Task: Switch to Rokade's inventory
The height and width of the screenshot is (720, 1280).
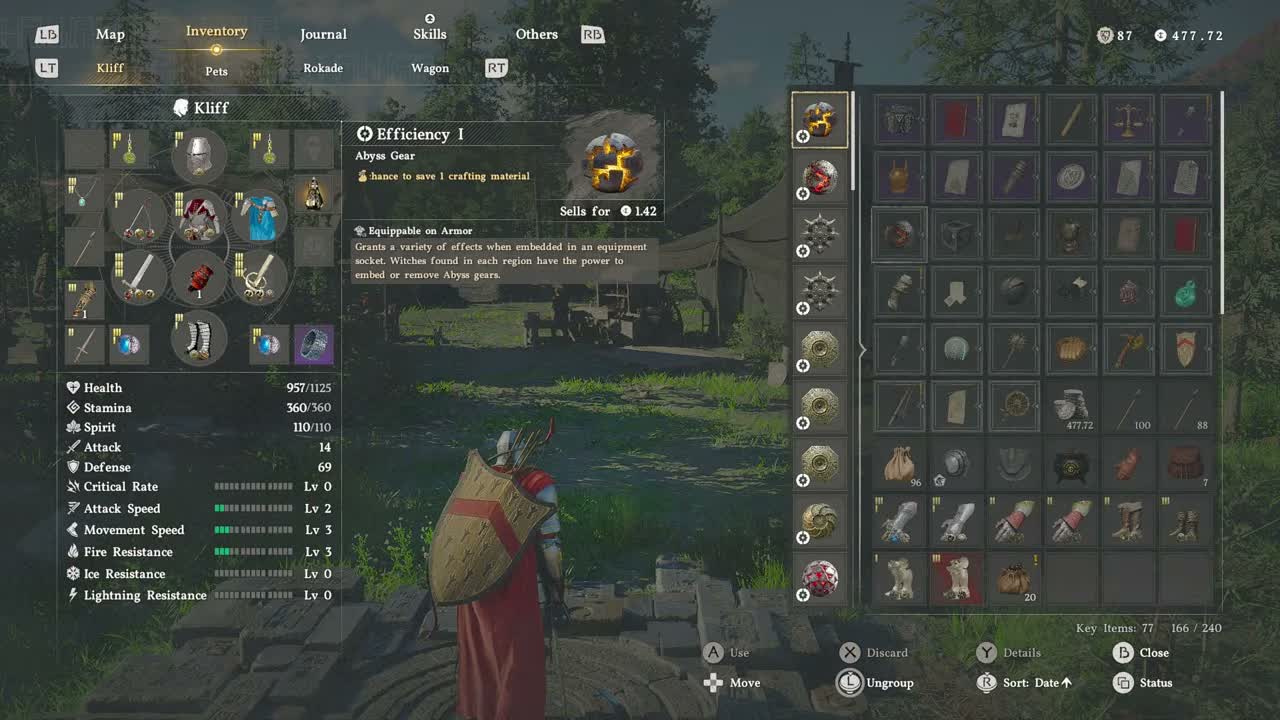Action: click(x=323, y=68)
